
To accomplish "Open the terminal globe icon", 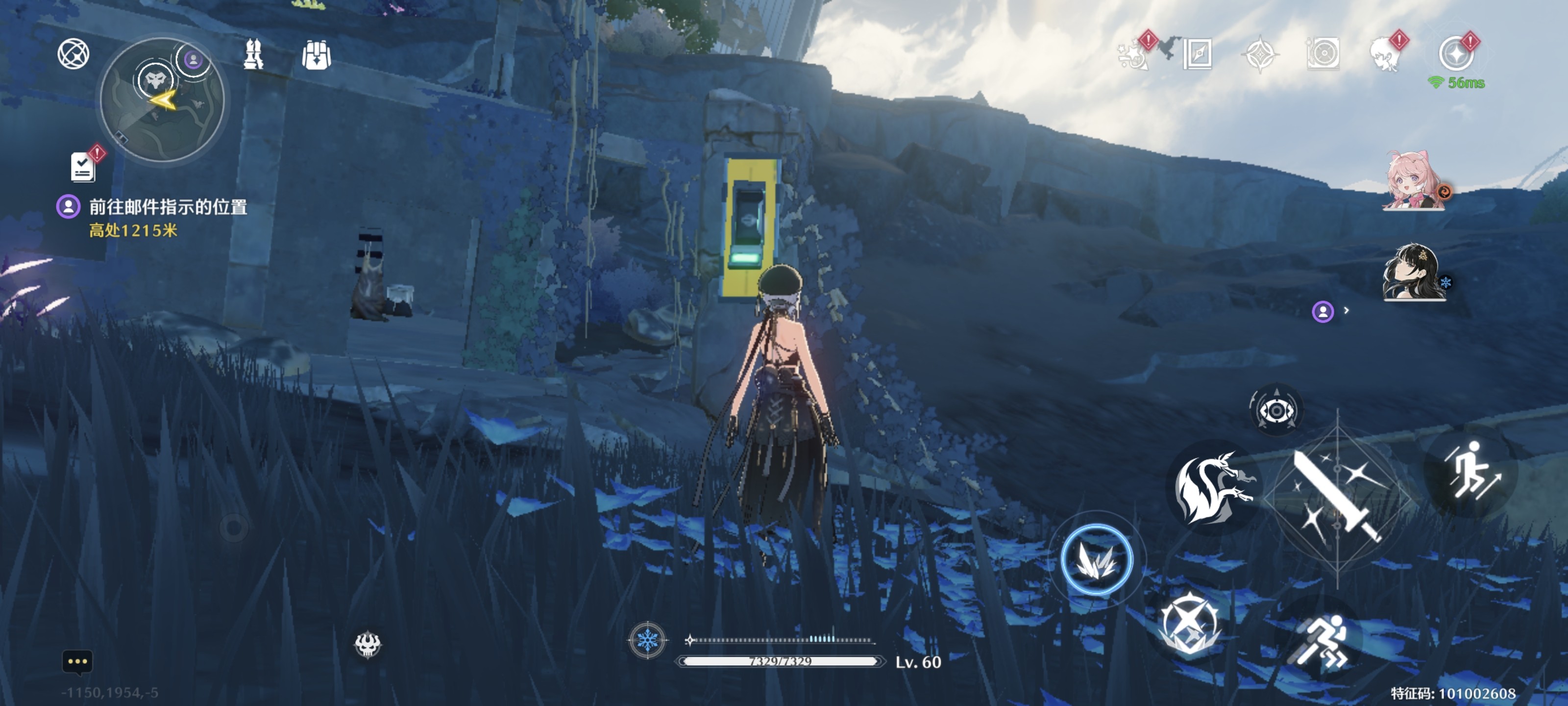I will pos(73,53).
